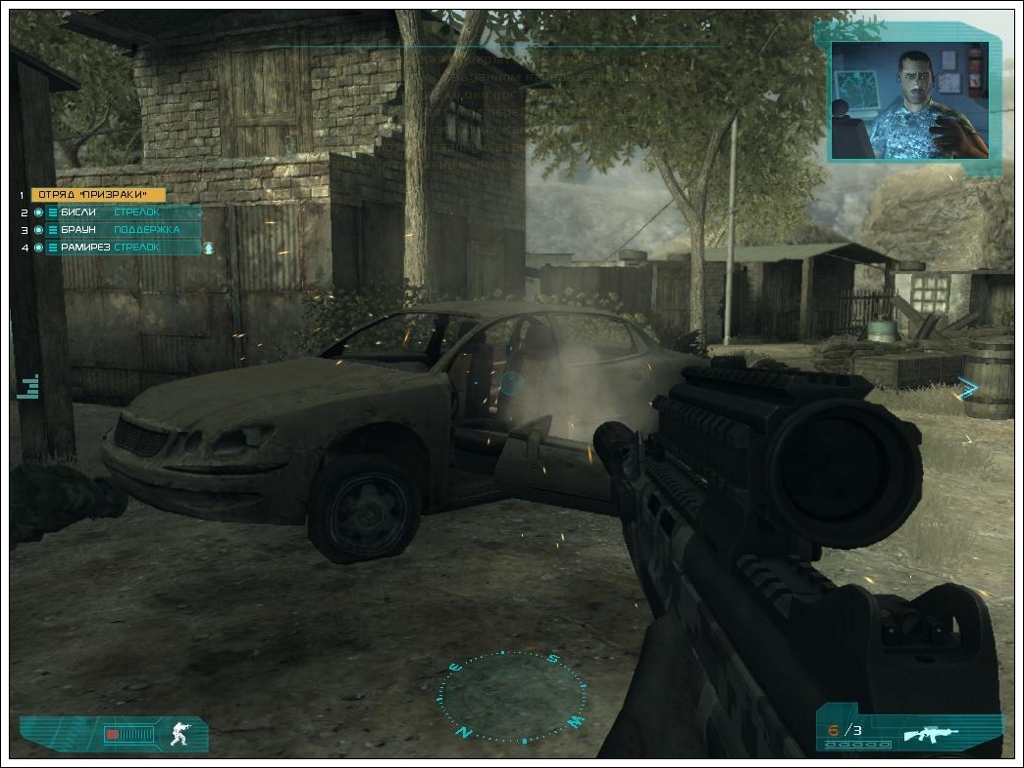The width and height of the screenshot is (1024, 768).
Task: Choose squad member БРАУН
Action: tap(79, 230)
